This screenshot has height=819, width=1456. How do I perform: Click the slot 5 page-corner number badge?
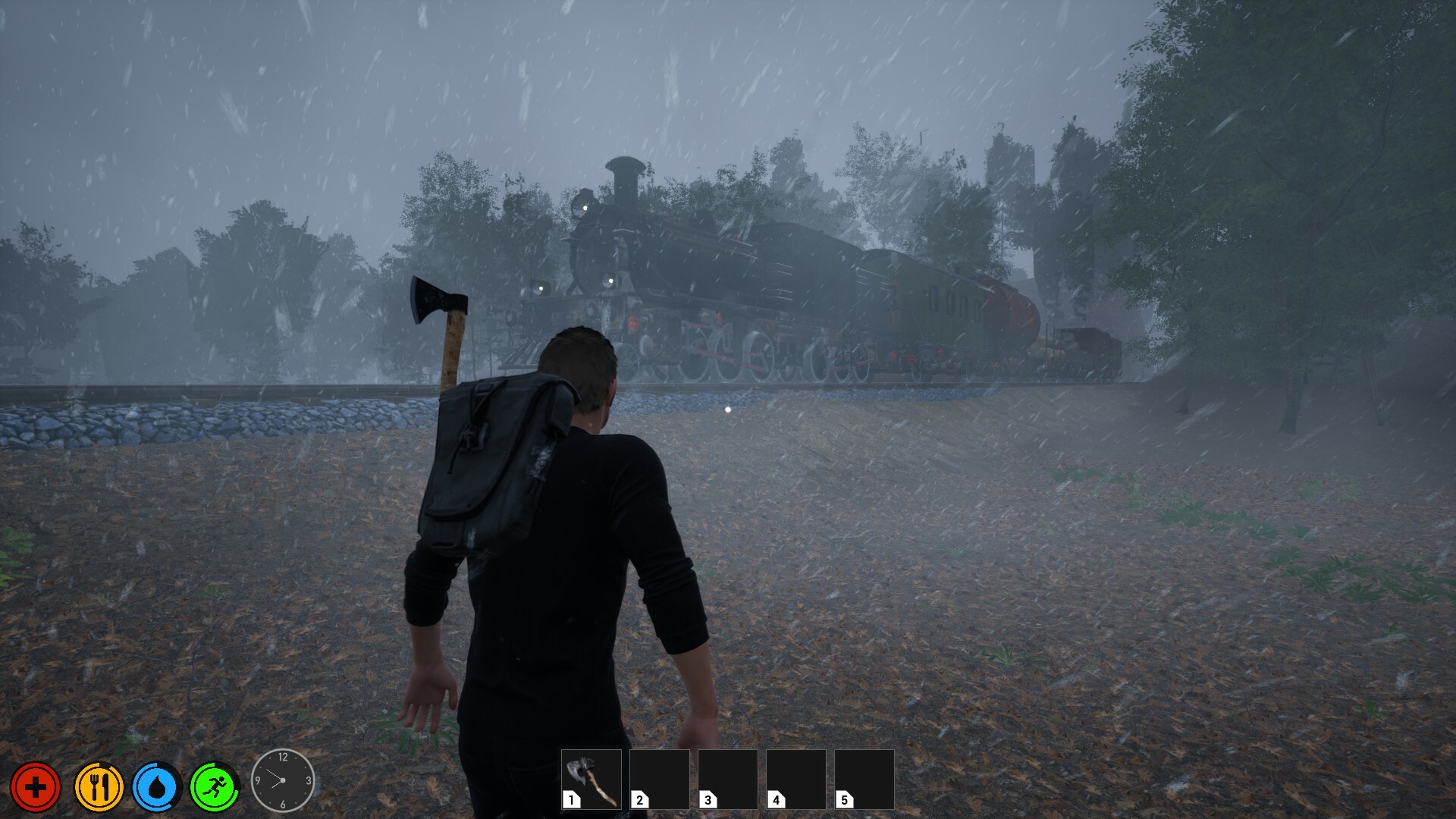pyautogui.click(x=844, y=799)
